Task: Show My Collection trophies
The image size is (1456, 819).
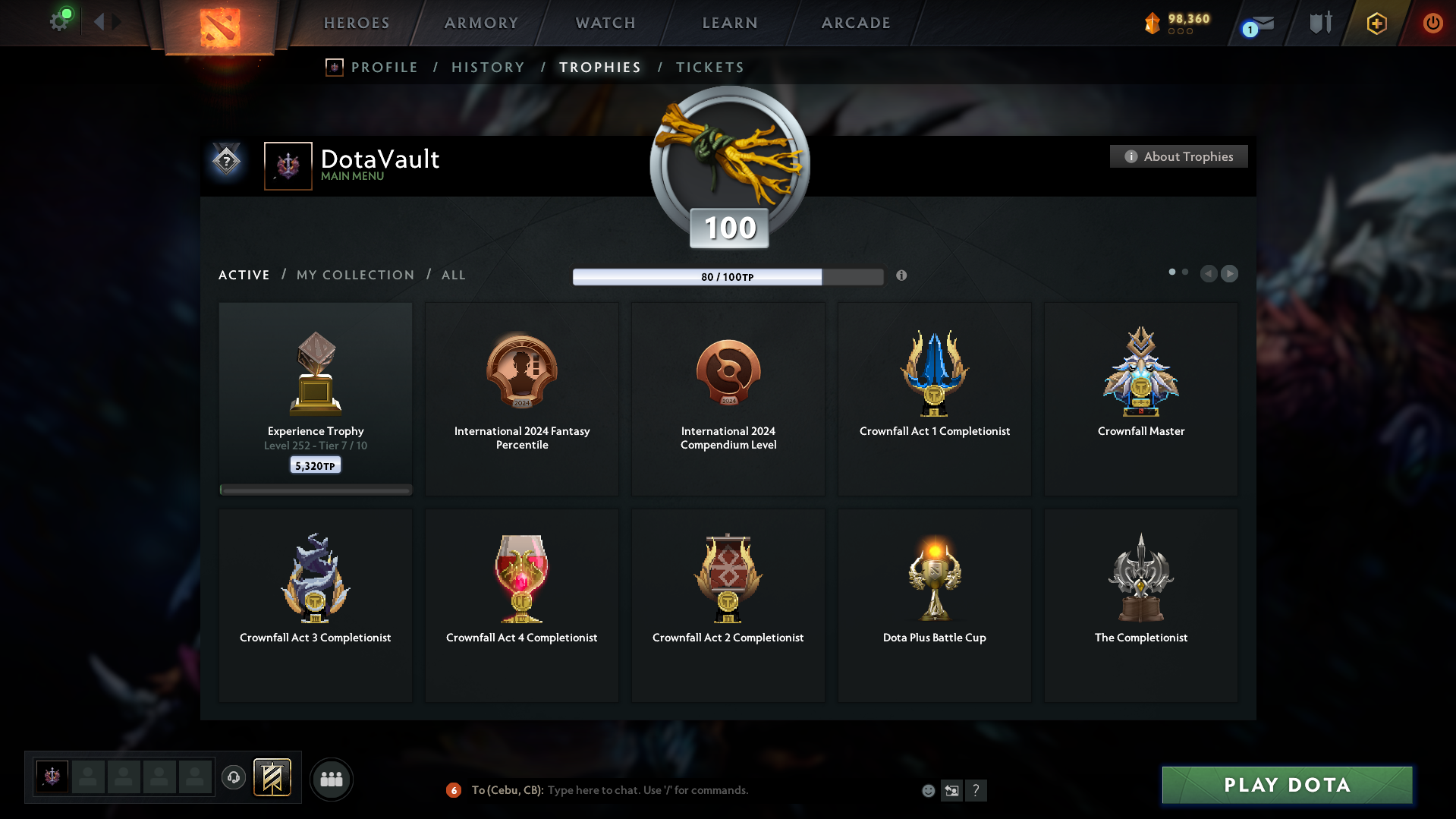Action: (355, 275)
